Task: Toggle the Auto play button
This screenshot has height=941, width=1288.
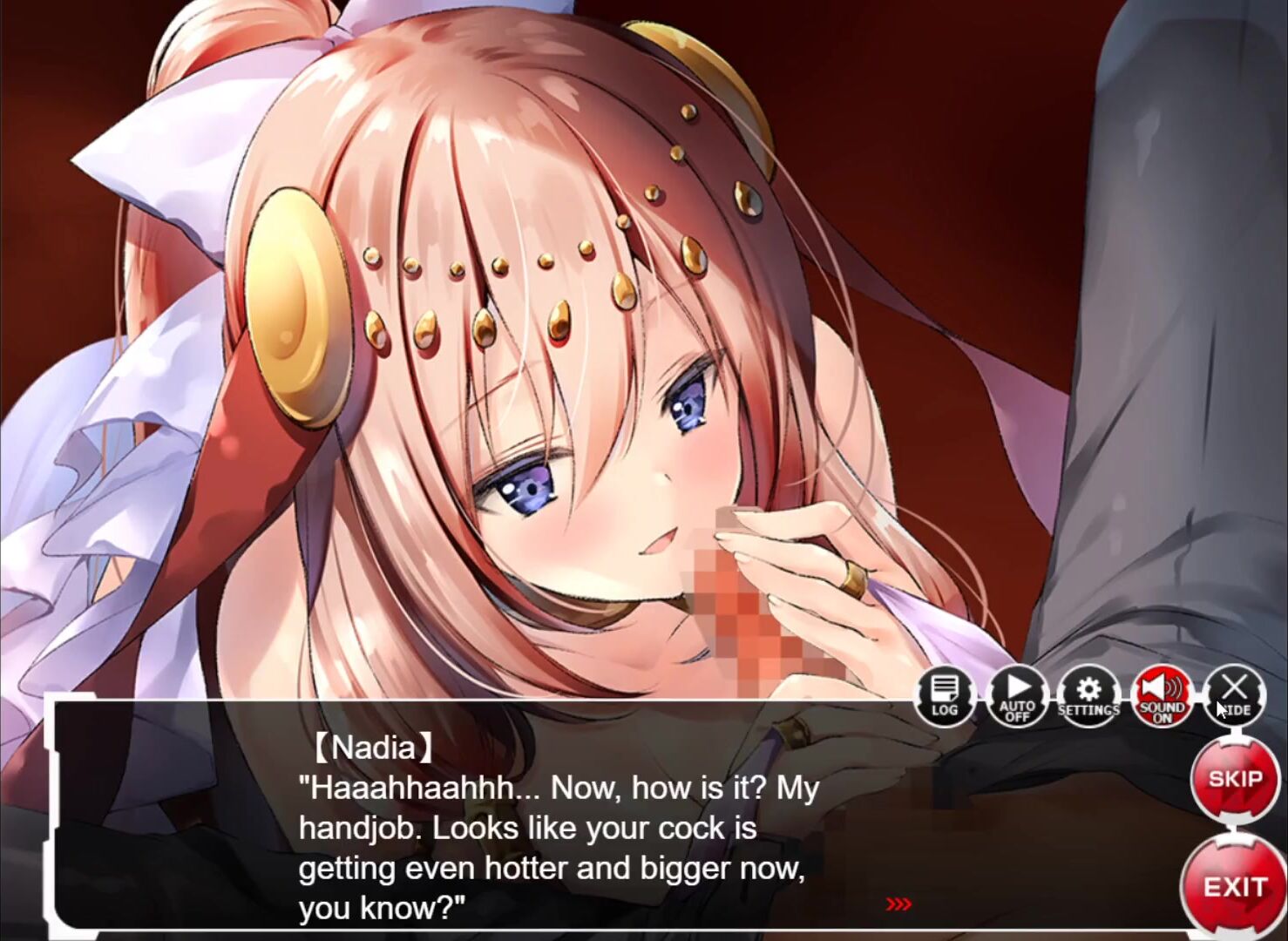Action: [1017, 696]
